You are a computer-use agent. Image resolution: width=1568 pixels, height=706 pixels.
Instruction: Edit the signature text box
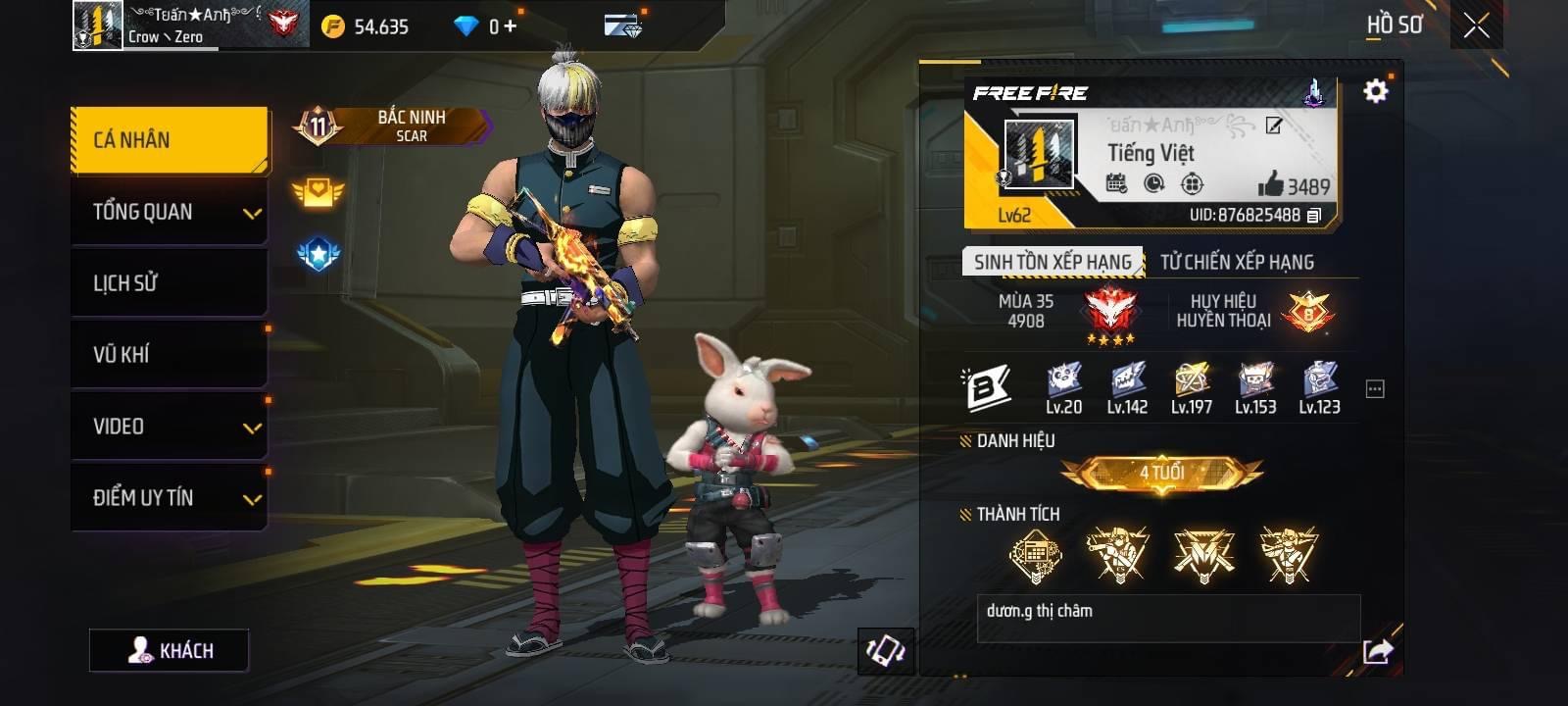pos(1168,618)
